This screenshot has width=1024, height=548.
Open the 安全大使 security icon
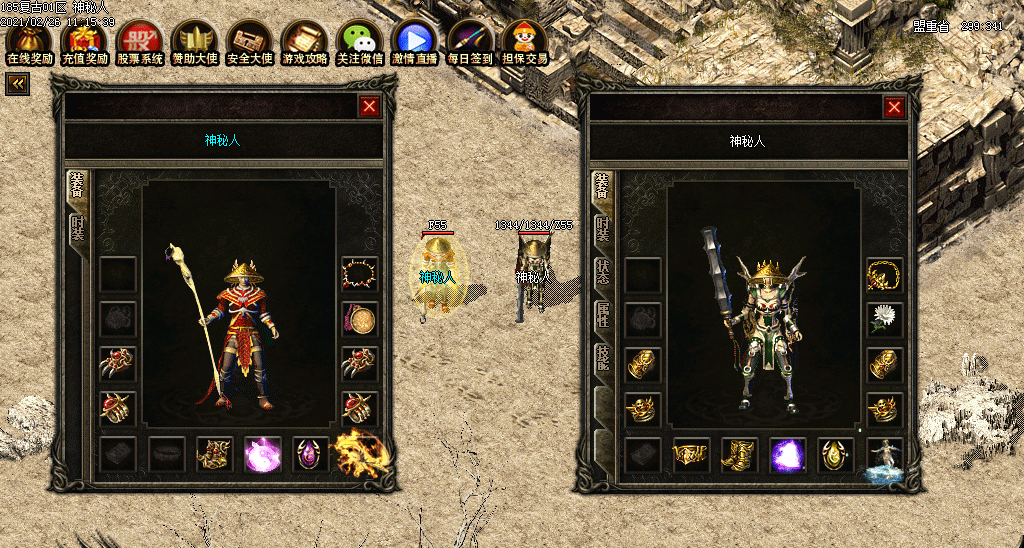tap(250, 41)
